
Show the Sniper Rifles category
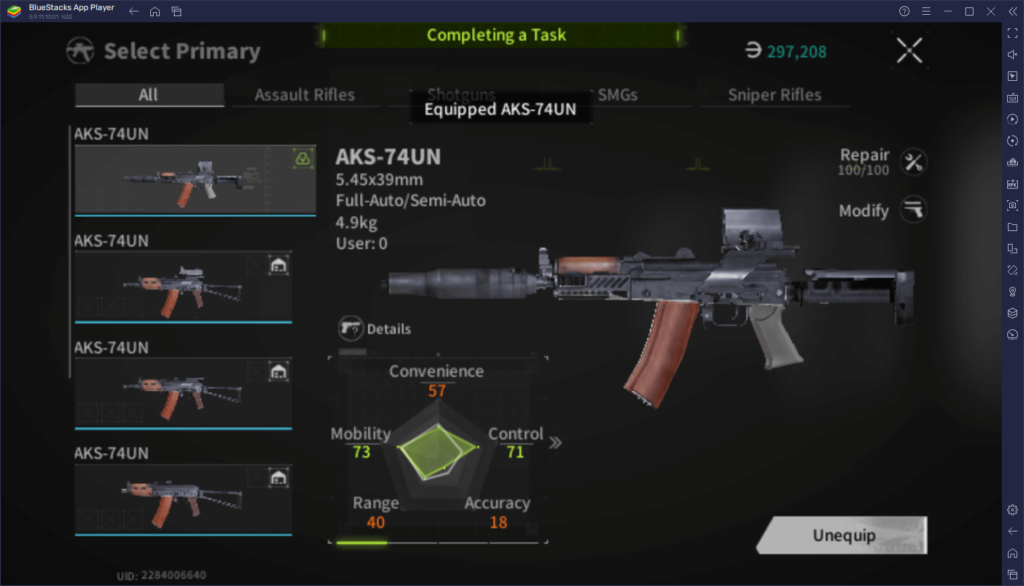pos(775,95)
